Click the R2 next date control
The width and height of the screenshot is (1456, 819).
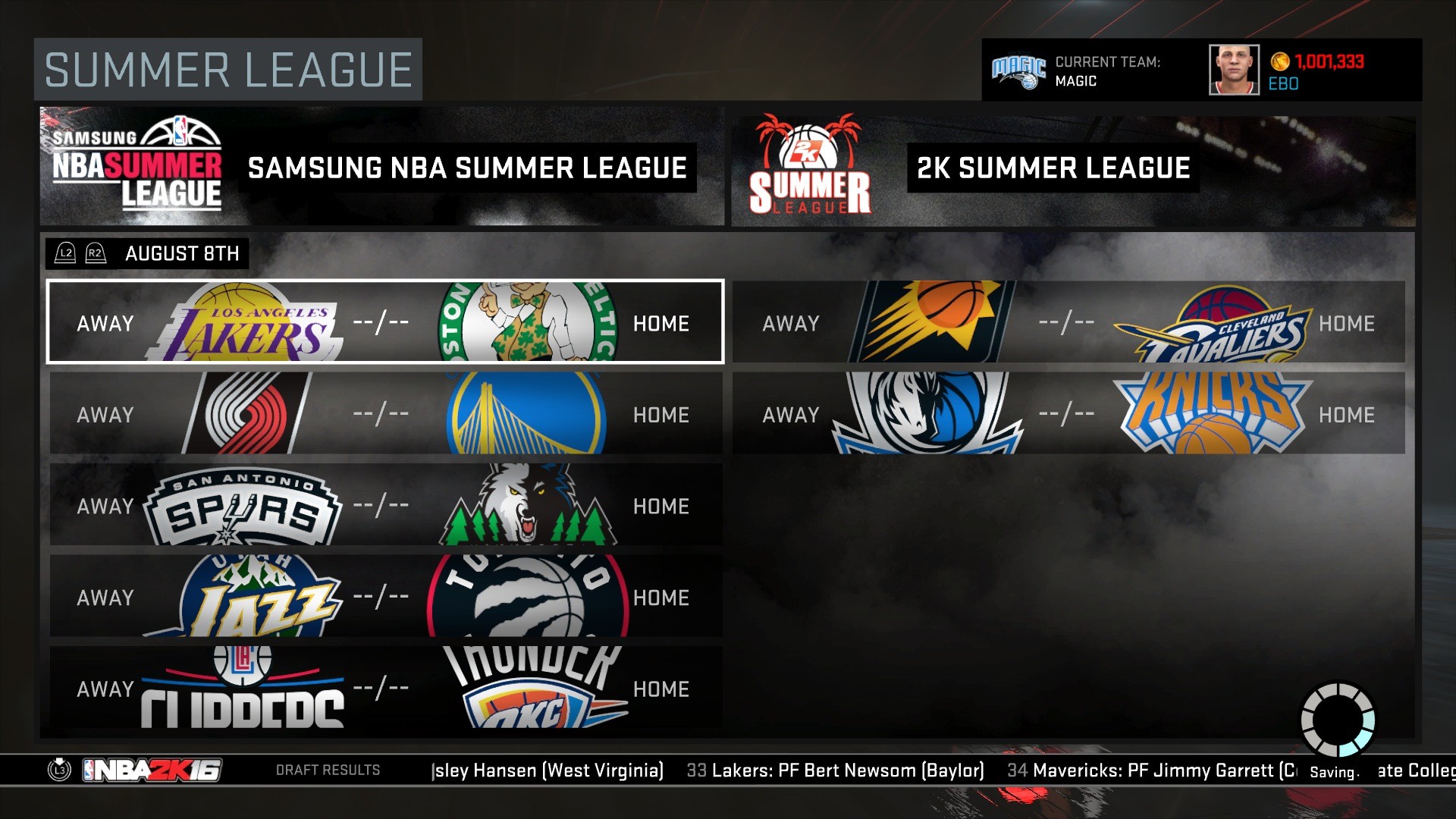coord(94,253)
